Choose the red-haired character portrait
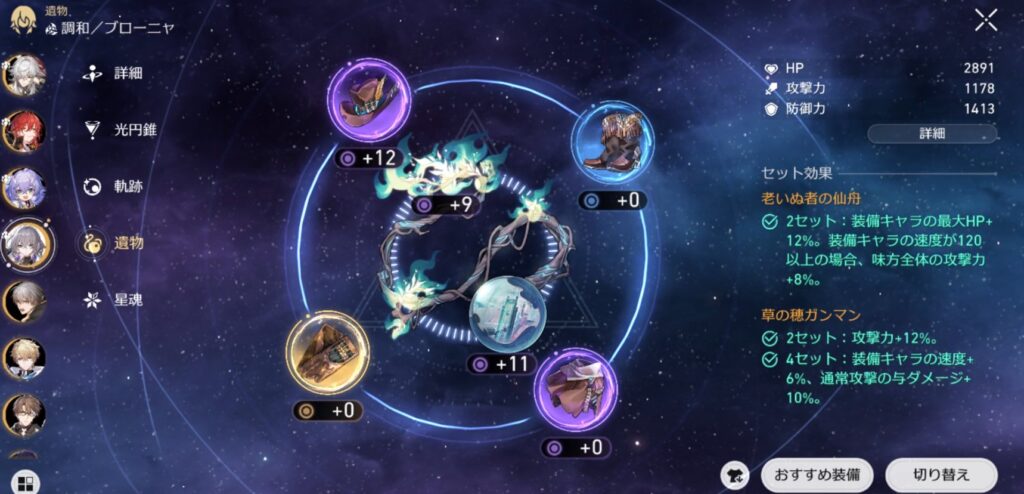This screenshot has height=494, width=1024. [22, 131]
